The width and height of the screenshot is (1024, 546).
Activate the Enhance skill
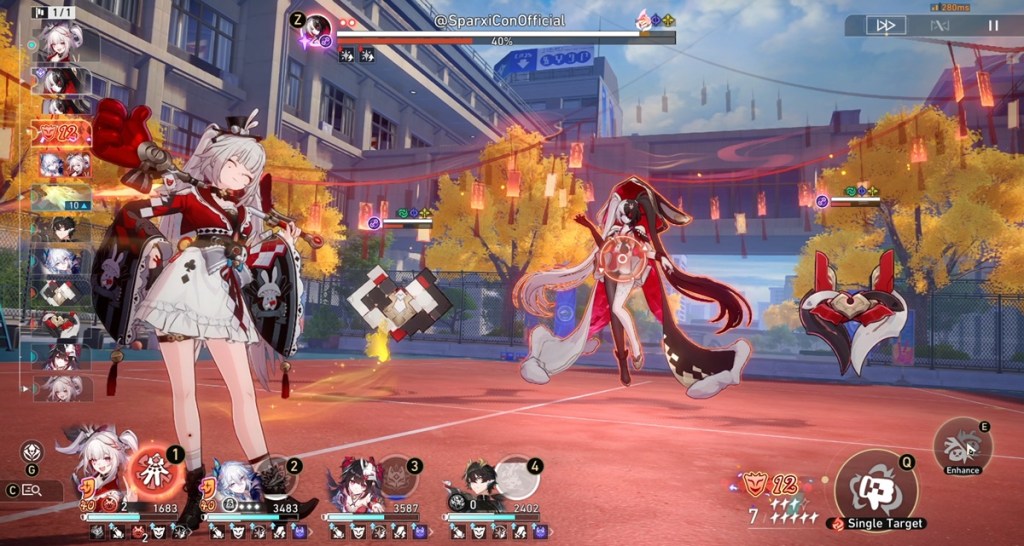(963, 446)
